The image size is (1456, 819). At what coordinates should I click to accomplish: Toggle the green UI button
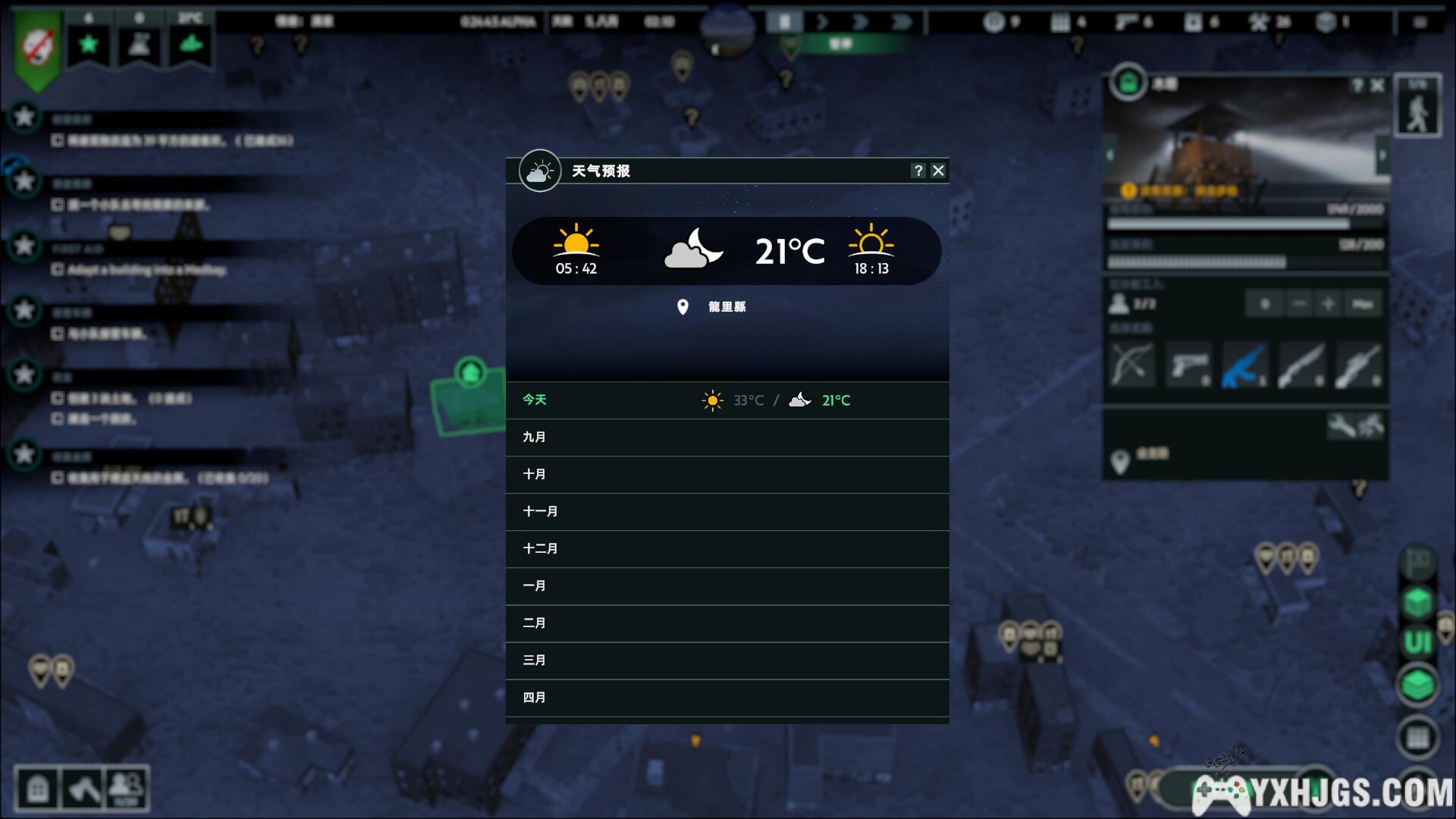click(1418, 643)
